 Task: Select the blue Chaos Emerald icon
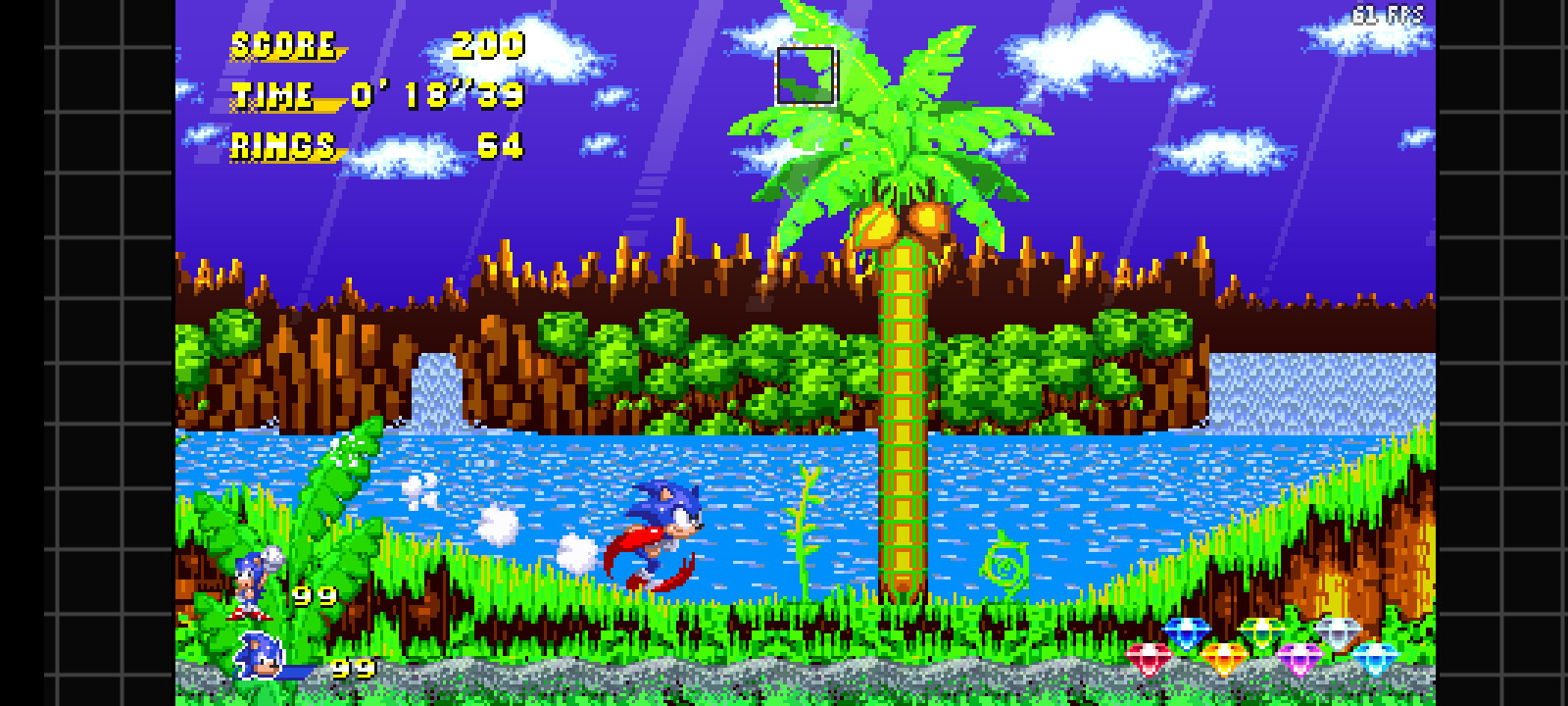1187,633
